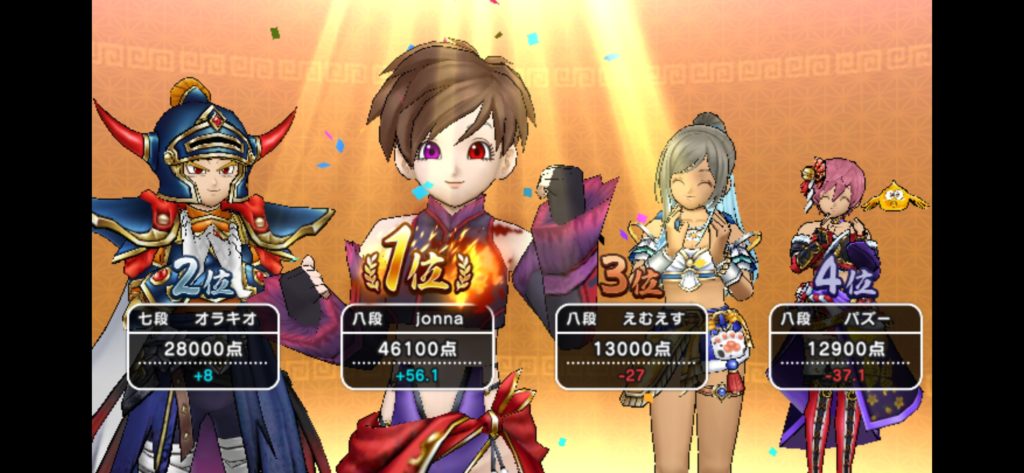Select えむえす's 3rd place result panel
Screen dimensions: 1024x473
tap(631, 346)
